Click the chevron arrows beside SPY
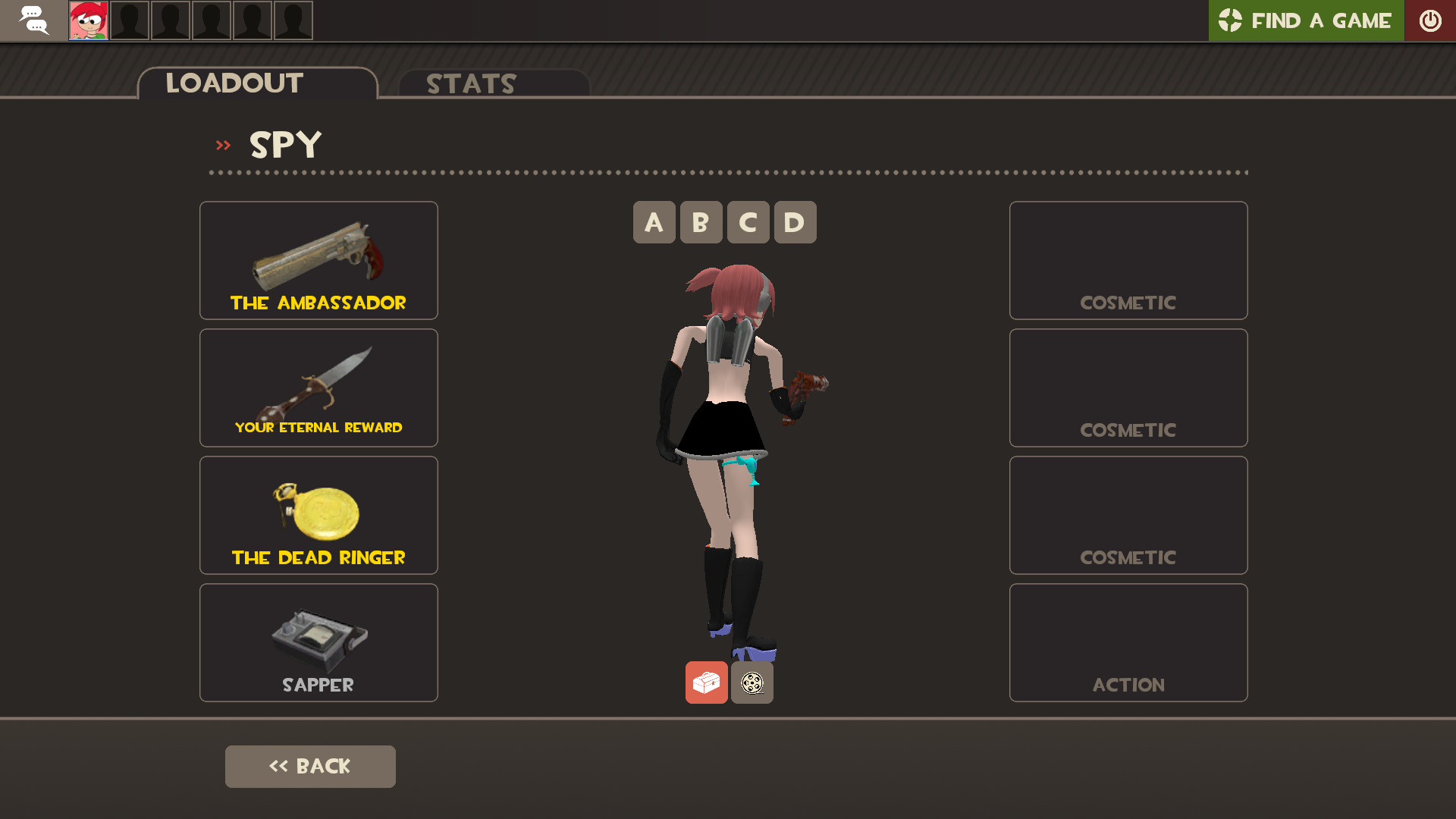The image size is (1456, 819). pyautogui.click(x=223, y=145)
